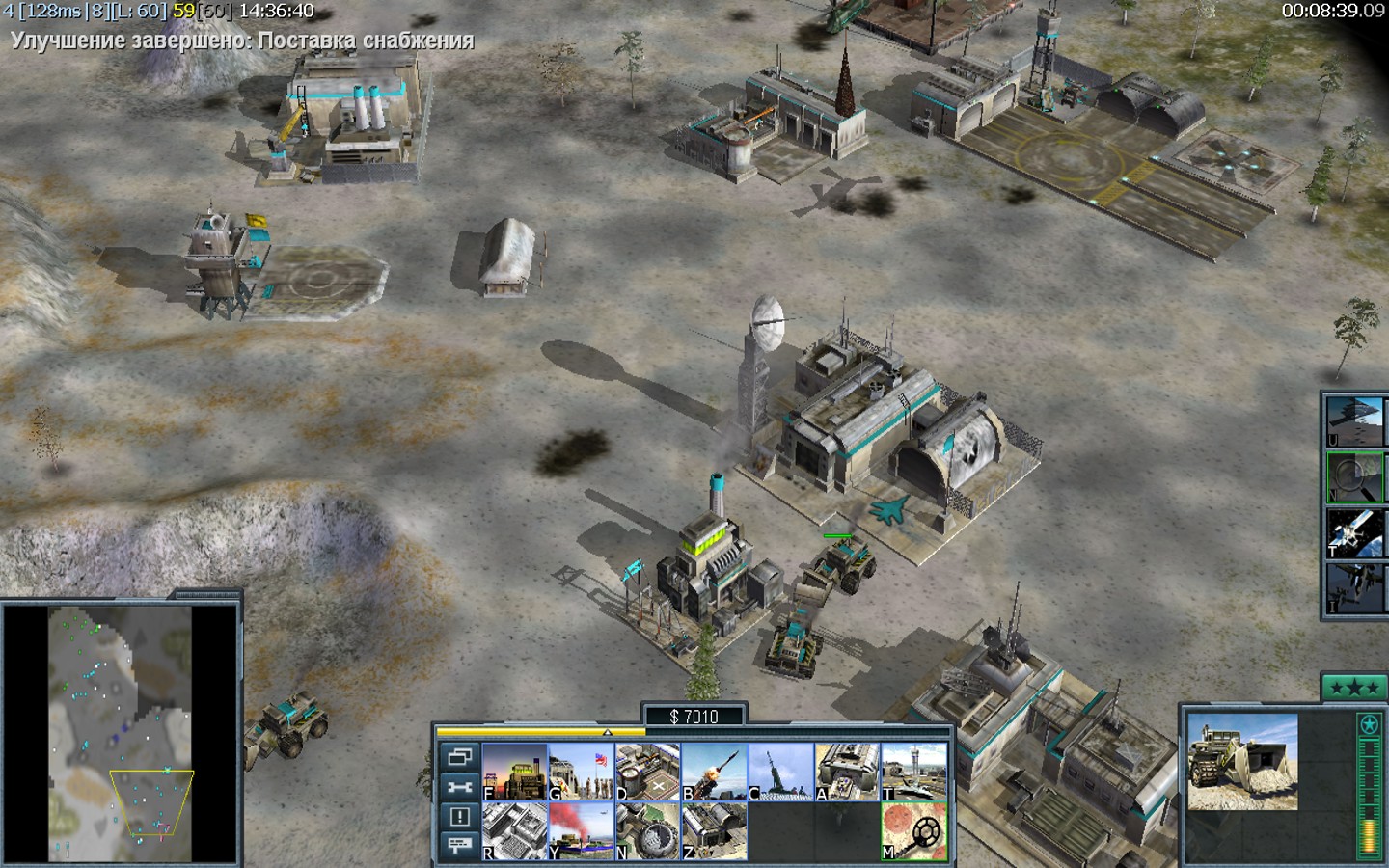Build a Patriot Missile battery (B icon)

click(x=714, y=772)
